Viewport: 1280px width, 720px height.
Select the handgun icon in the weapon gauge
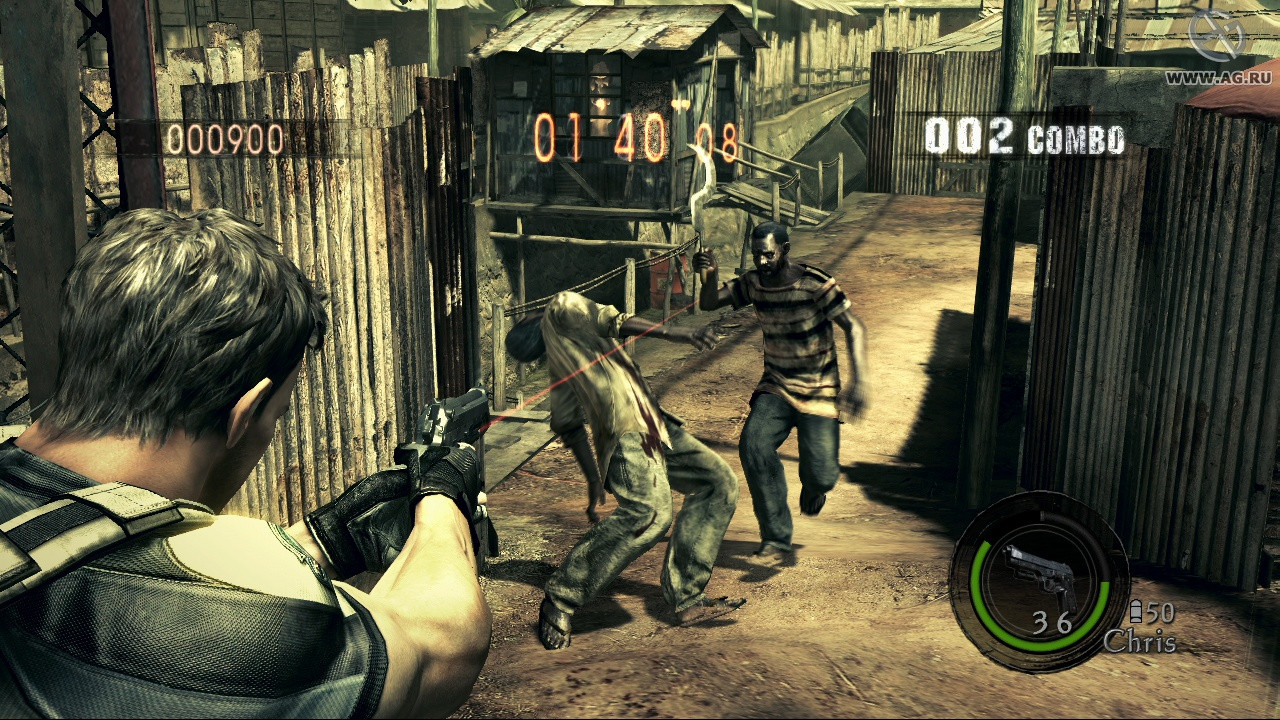(1039, 574)
